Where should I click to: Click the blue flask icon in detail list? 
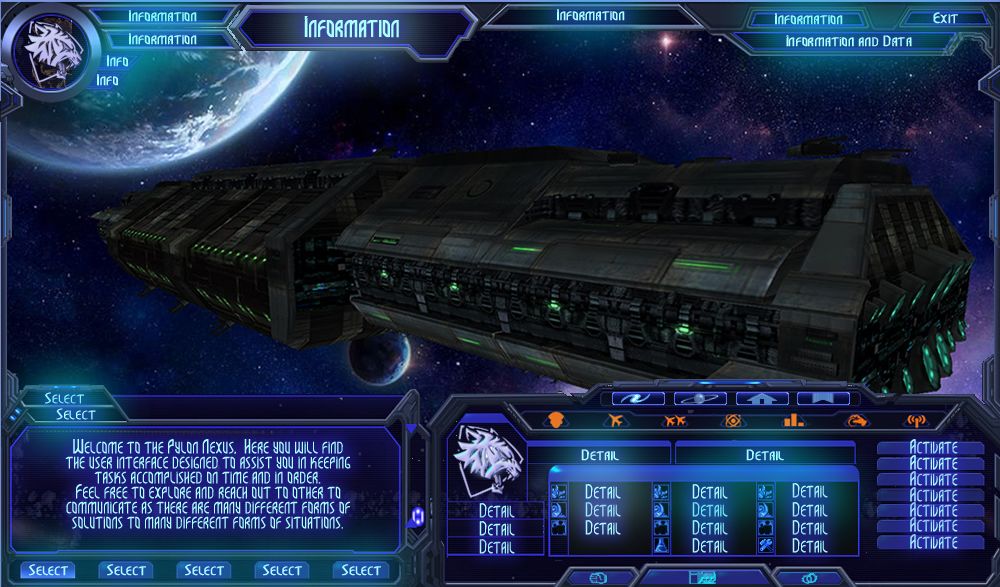point(660,545)
